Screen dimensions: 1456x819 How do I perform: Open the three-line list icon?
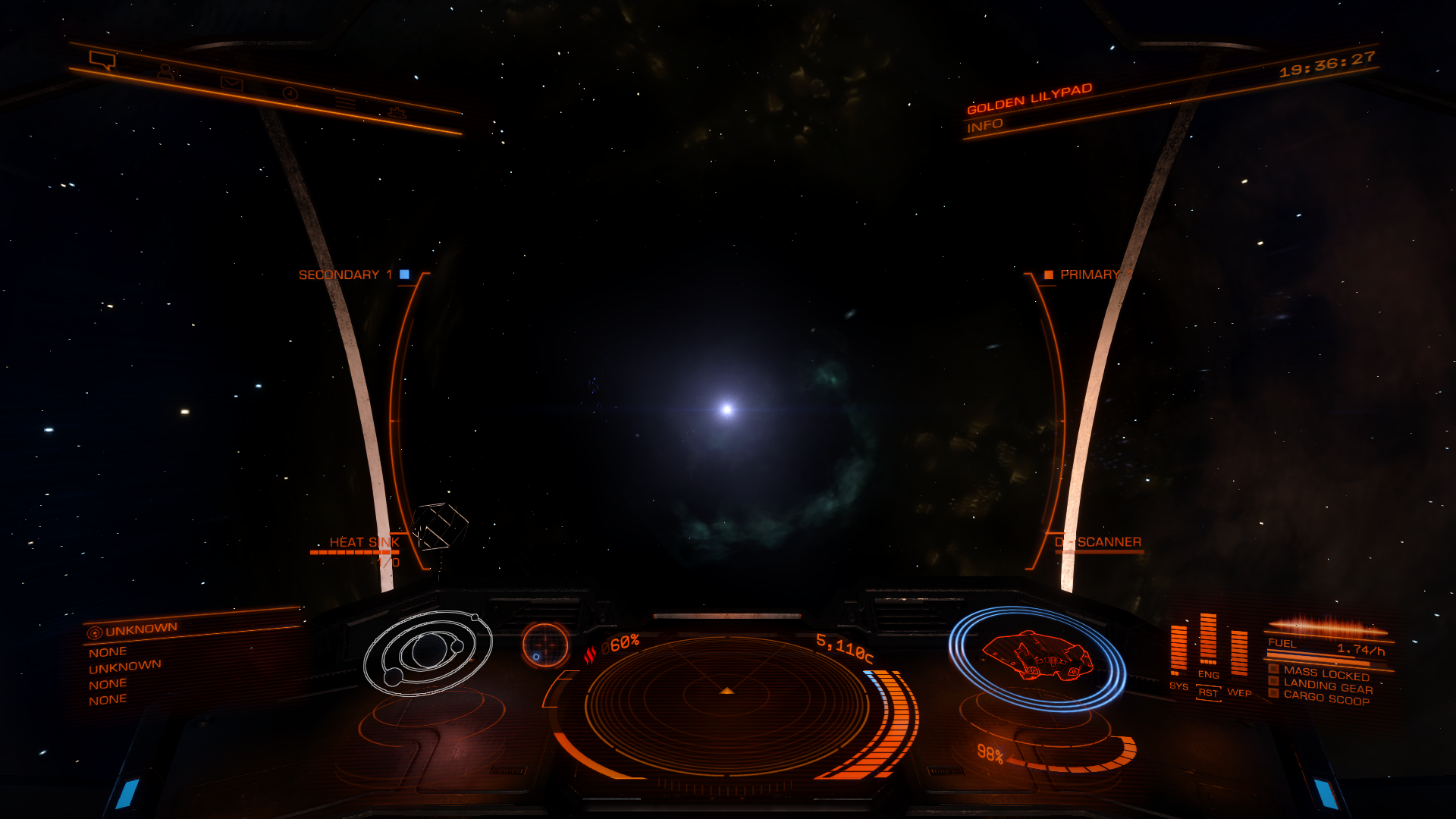pos(346,103)
